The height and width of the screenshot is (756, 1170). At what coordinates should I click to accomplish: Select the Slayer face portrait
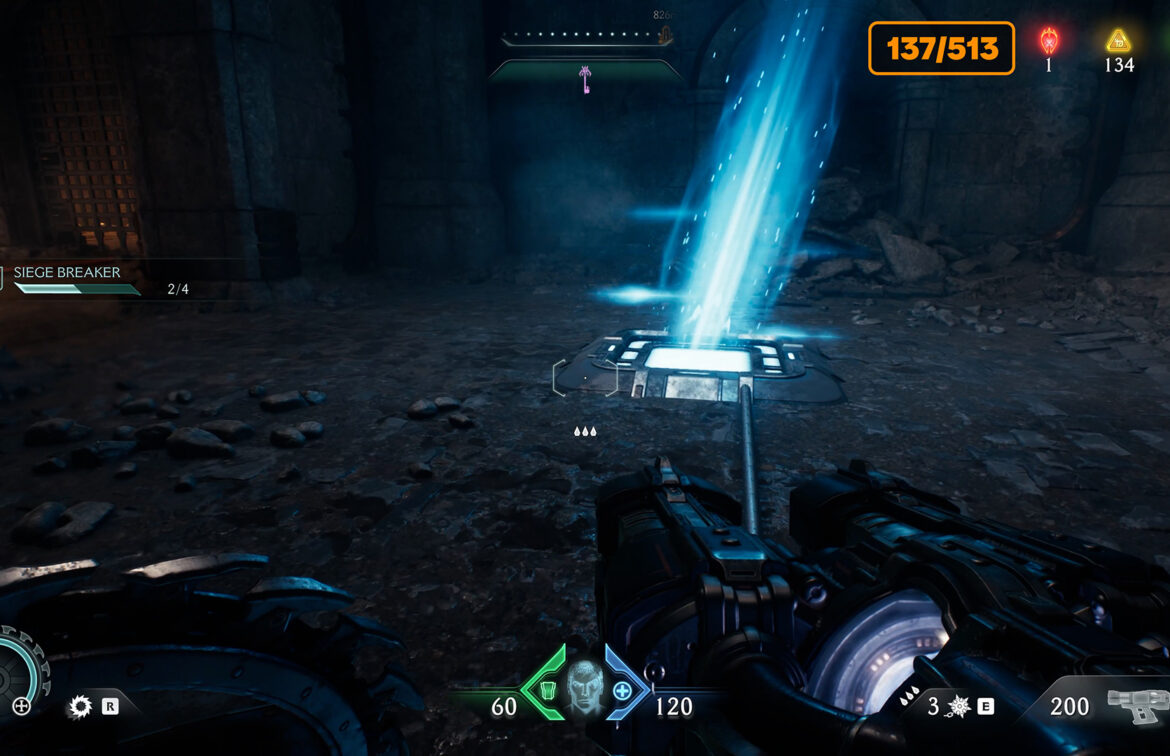pos(583,686)
